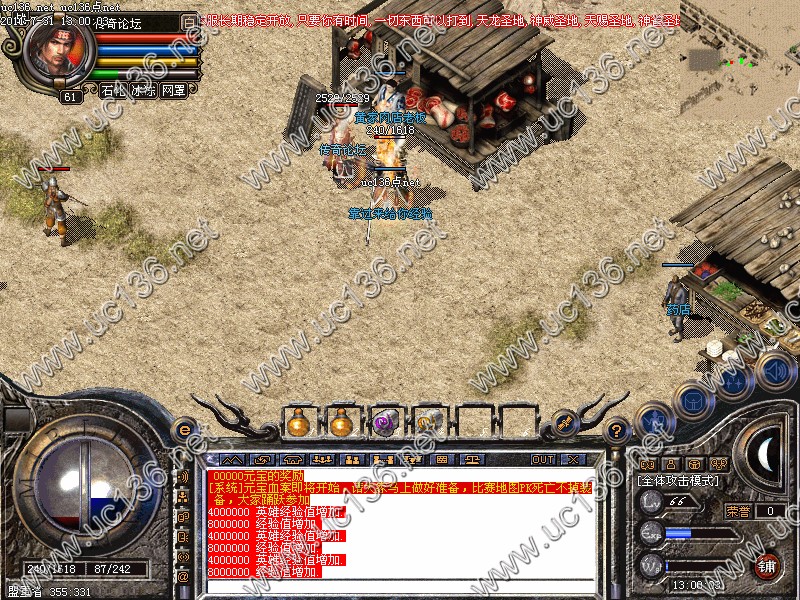The width and height of the screenshot is (800, 600).
Task: Open the red 铺 shop button
Action: [767, 565]
